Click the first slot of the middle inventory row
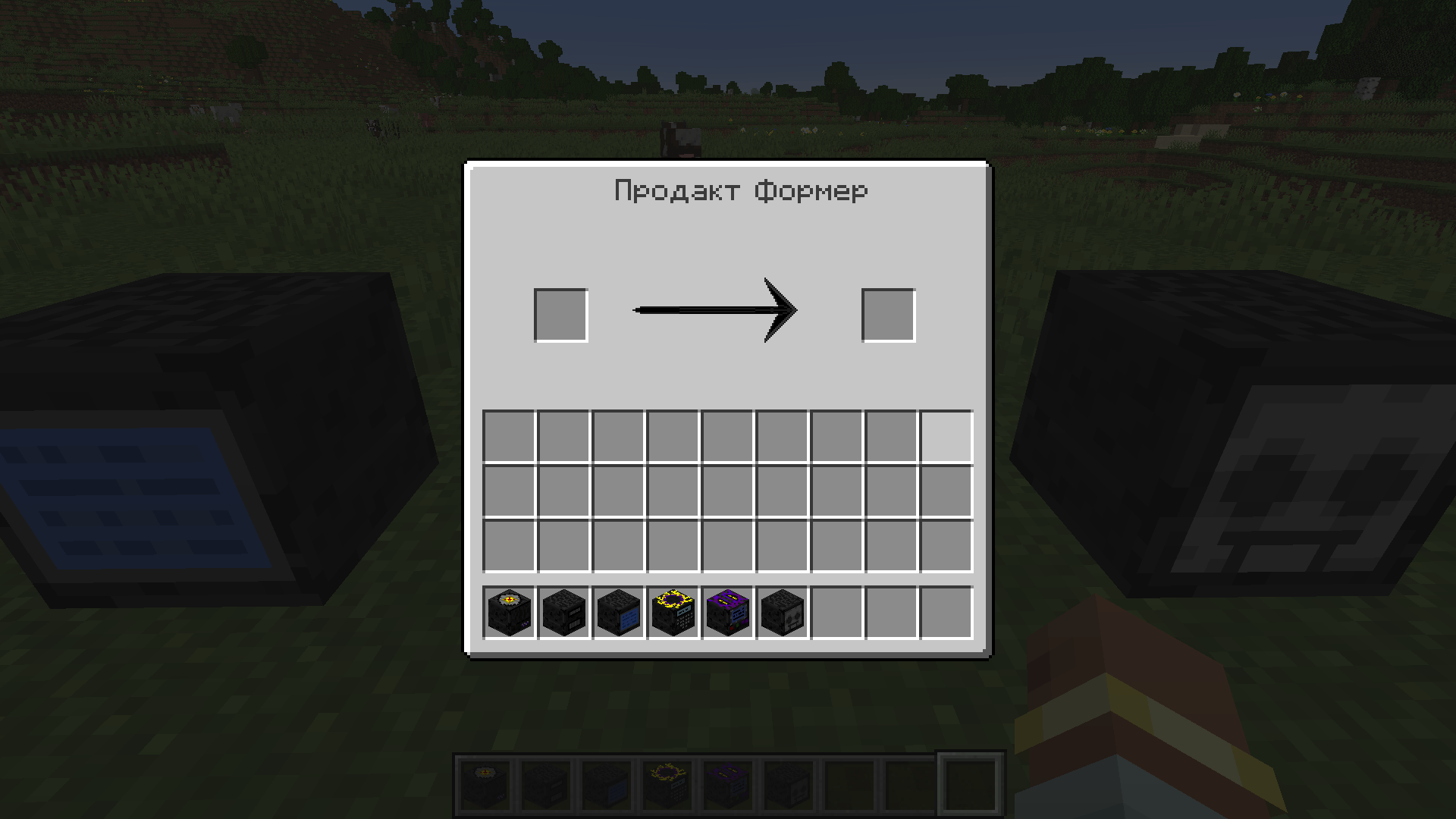 click(x=507, y=490)
